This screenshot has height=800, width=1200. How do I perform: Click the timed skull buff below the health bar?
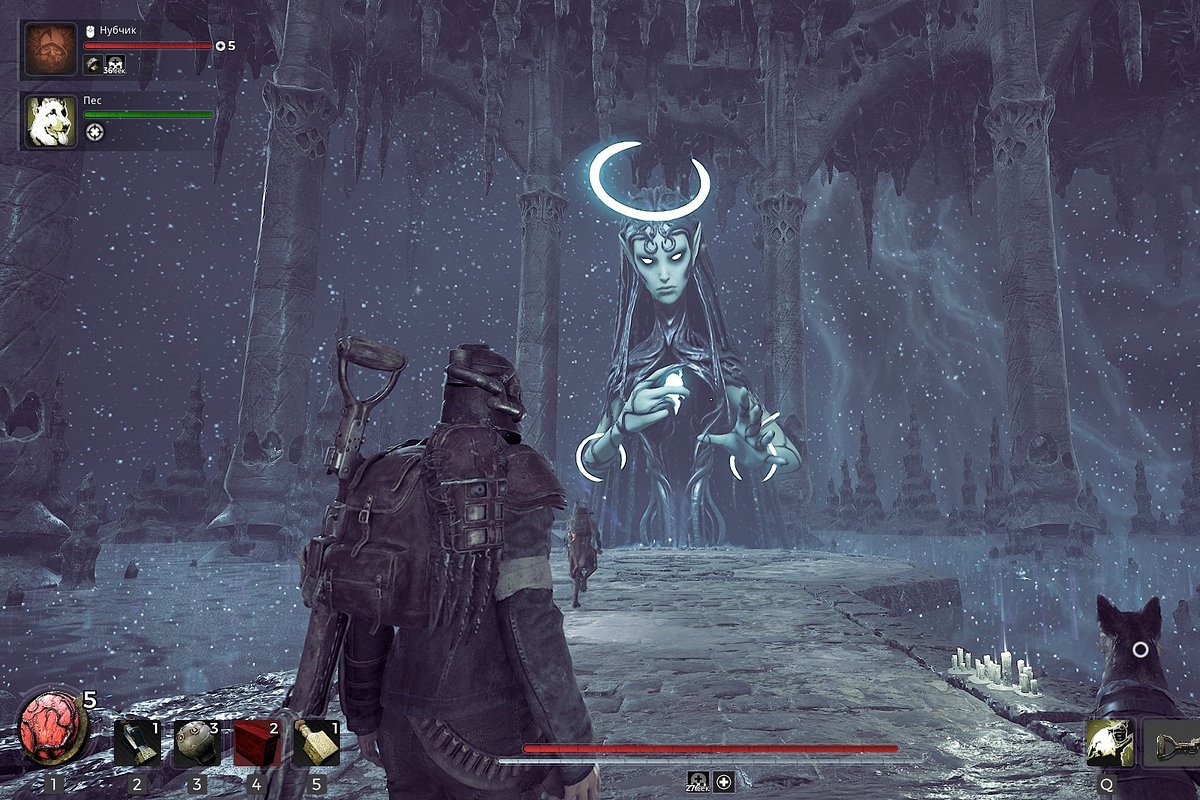[x=699, y=781]
